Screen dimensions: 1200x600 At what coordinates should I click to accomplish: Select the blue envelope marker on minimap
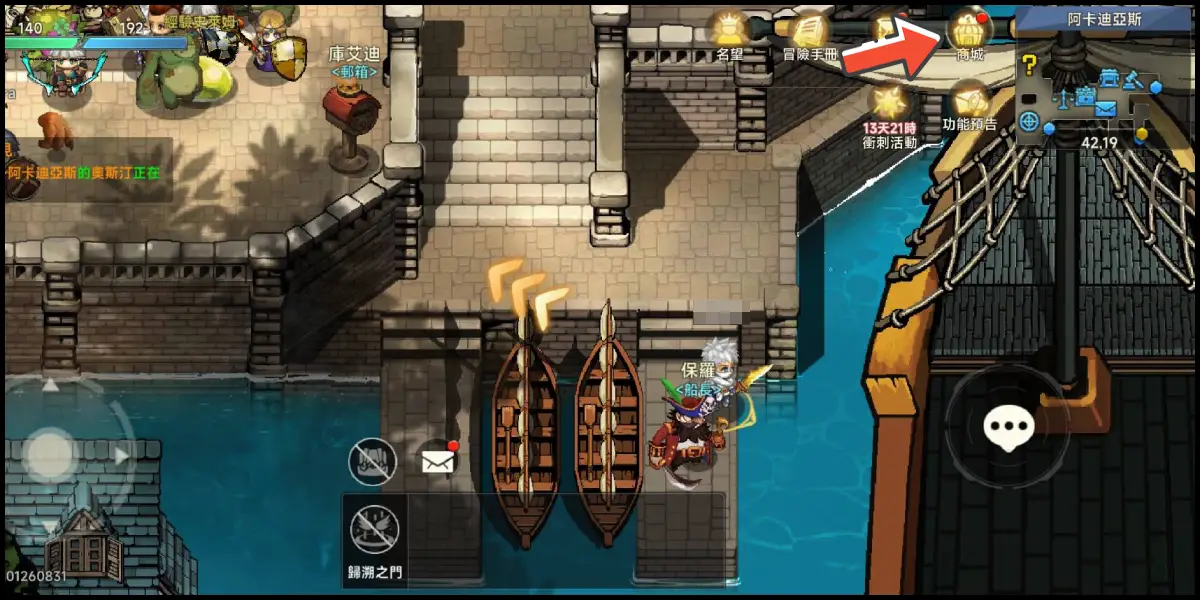click(x=1105, y=108)
